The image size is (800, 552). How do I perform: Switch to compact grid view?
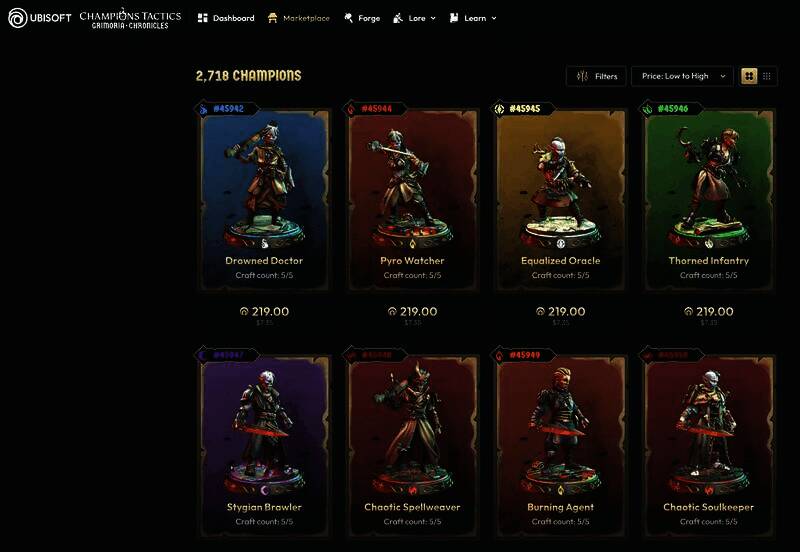point(767,76)
